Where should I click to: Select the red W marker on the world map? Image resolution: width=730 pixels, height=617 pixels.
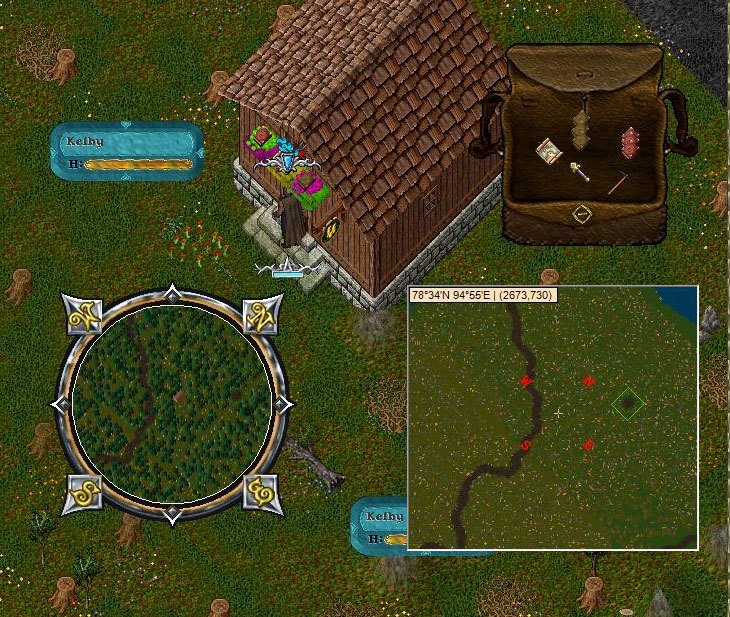pos(526,381)
